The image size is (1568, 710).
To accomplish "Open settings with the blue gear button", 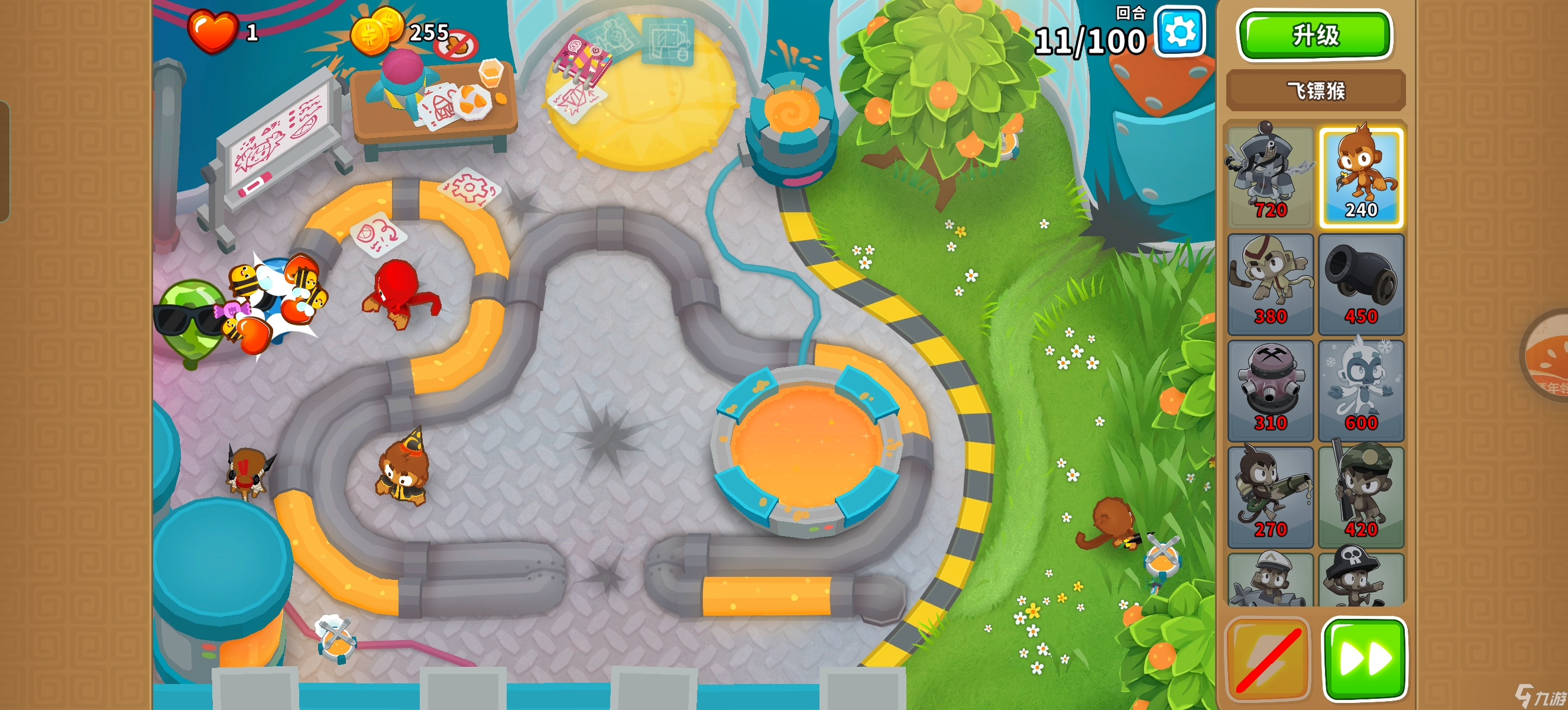I will (x=1180, y=32).
